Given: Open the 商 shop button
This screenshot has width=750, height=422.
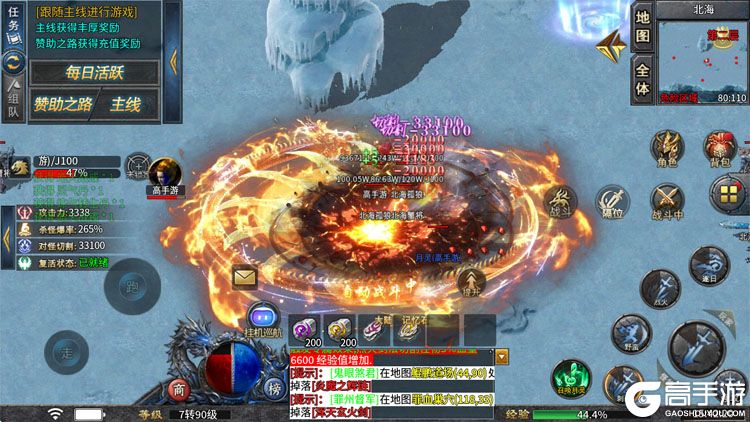Looking at the screenshot, I should [x=179, y=389].
